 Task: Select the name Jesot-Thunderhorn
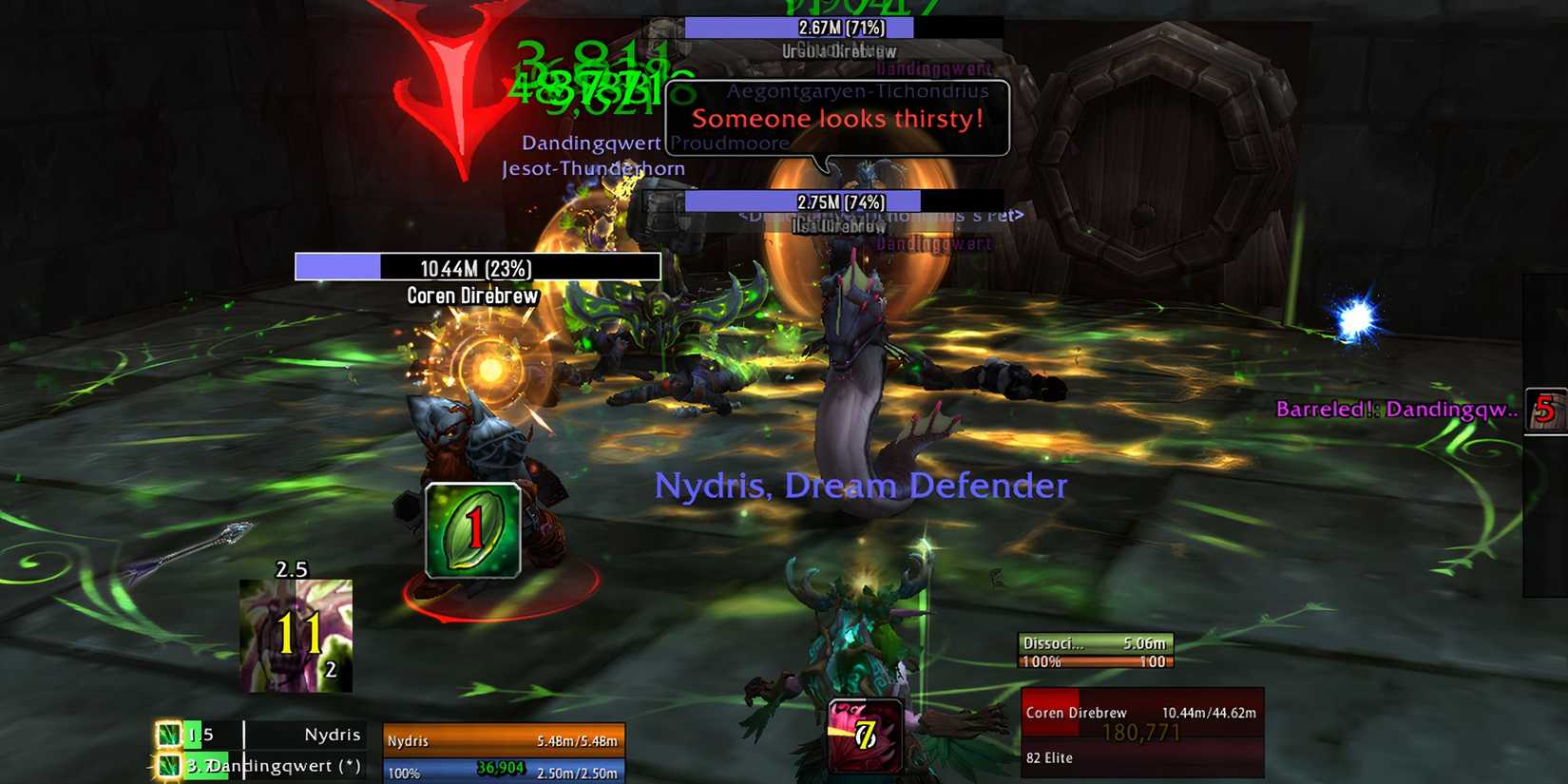click(593, 167)
